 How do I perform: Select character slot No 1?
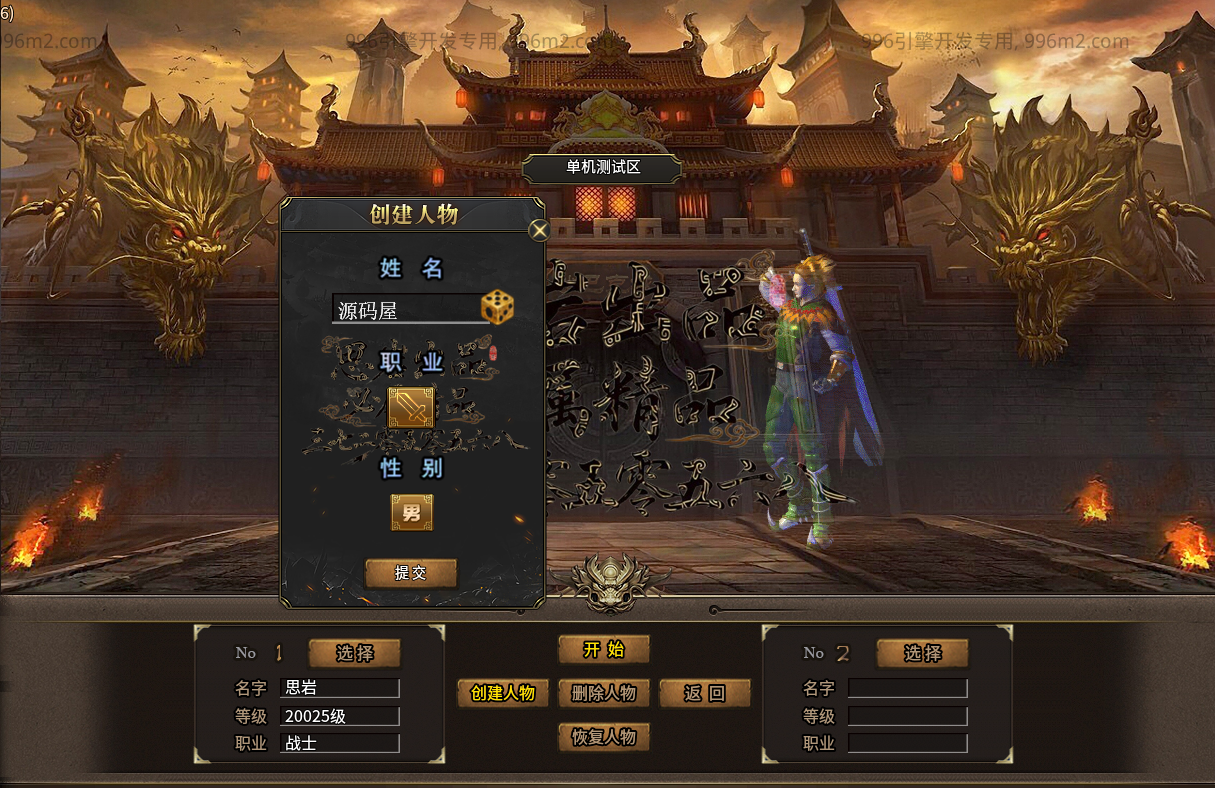(x=354, y=653)
